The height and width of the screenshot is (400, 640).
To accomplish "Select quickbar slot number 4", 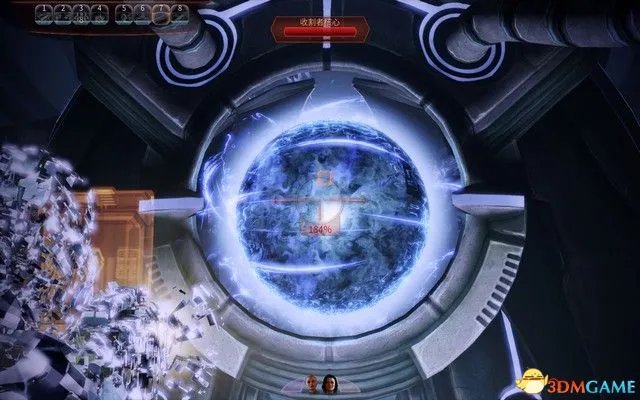I will (98, 15).
